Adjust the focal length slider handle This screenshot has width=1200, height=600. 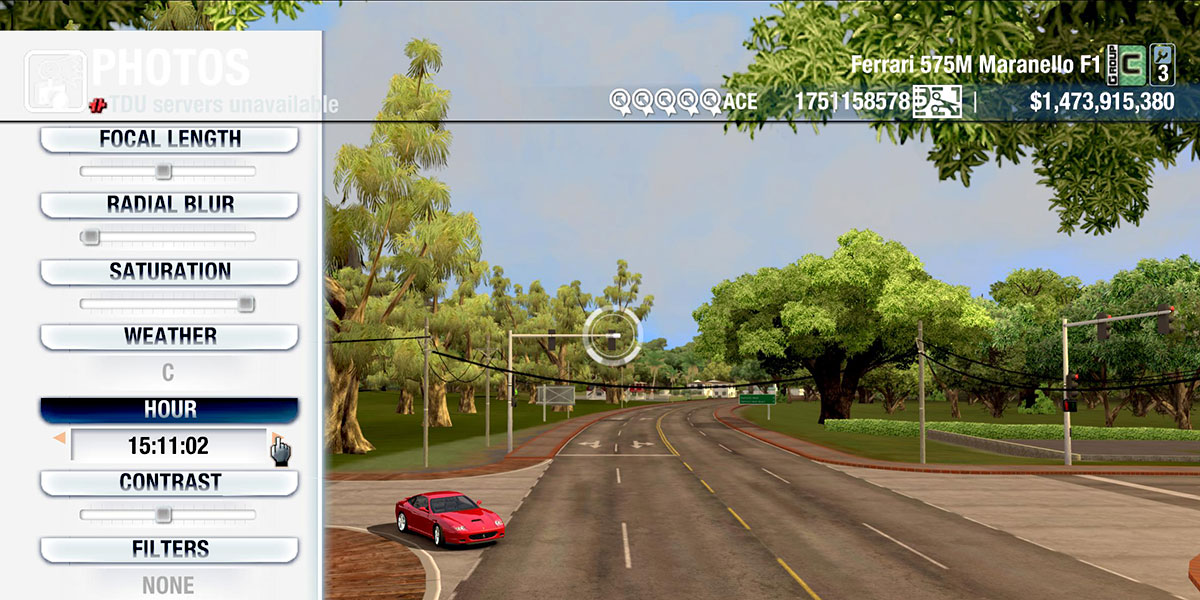click(164, 172)
